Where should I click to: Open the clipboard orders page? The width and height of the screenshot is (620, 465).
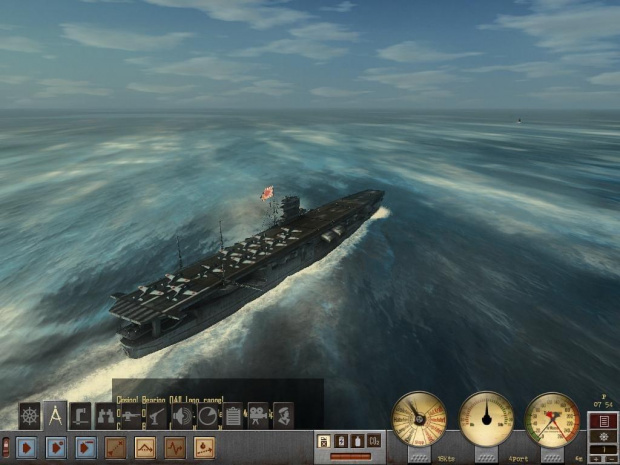[x=233, y=415]
